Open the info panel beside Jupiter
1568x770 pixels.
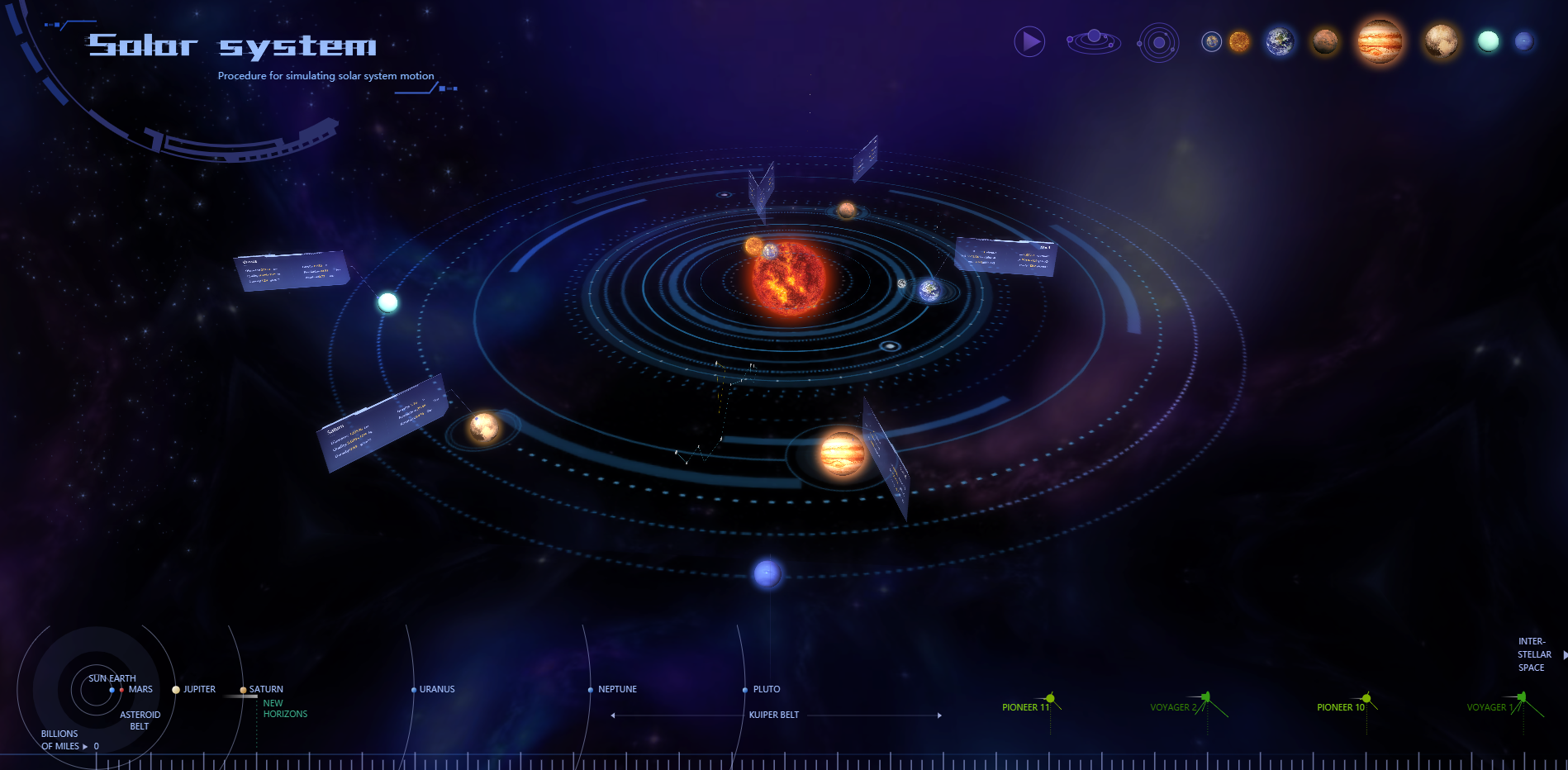(x=888, y=459)
